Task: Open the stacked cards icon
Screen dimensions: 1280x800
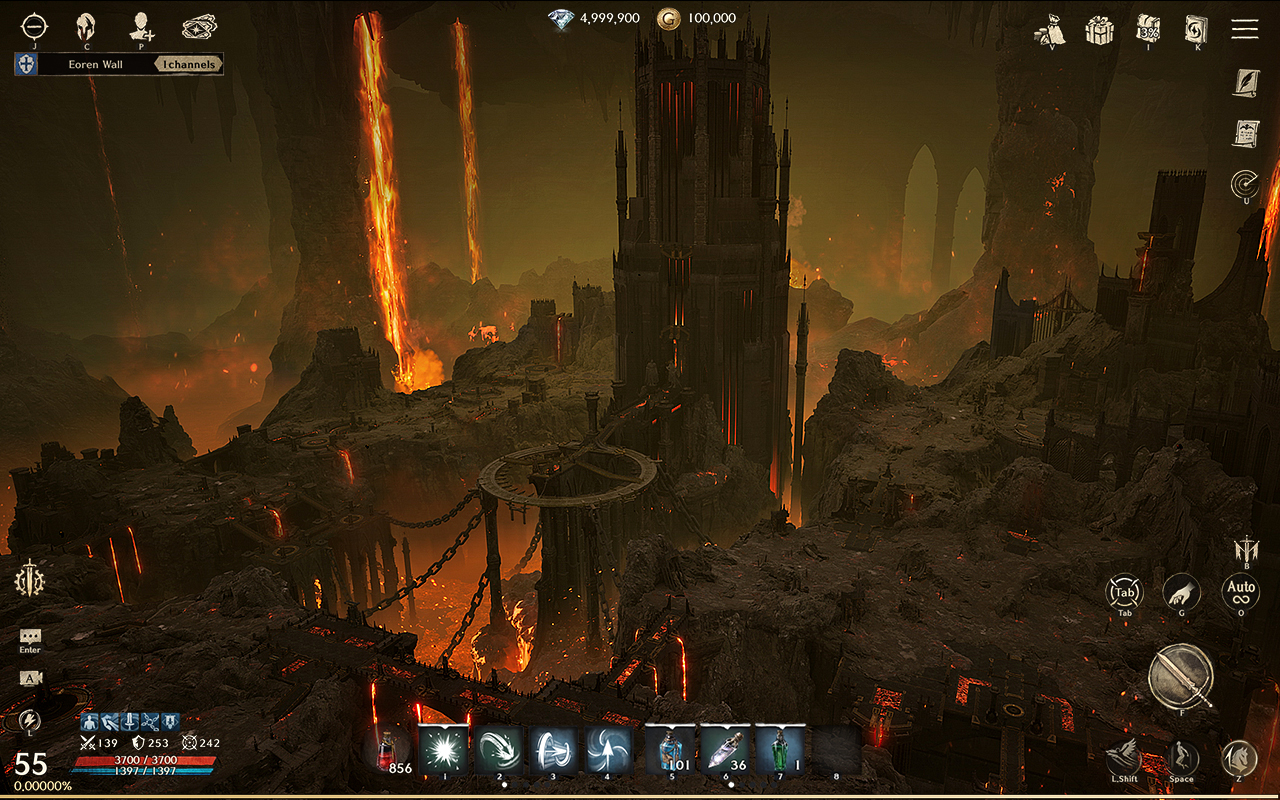Action: point(199,27)
